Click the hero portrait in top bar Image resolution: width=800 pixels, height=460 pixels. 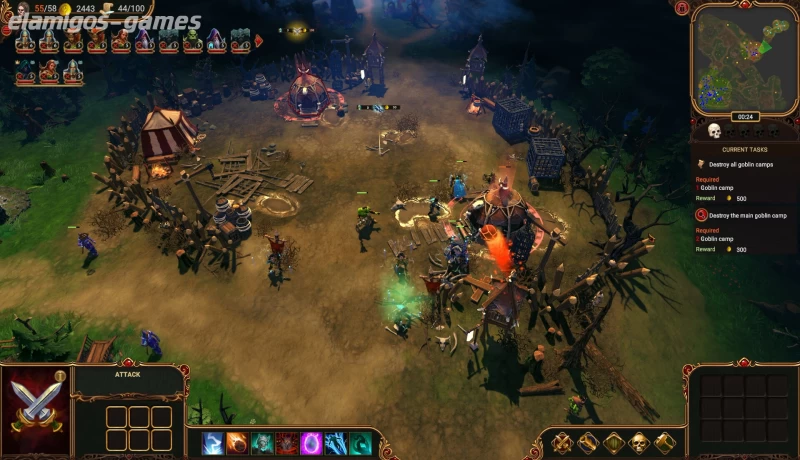pos(22,9)
